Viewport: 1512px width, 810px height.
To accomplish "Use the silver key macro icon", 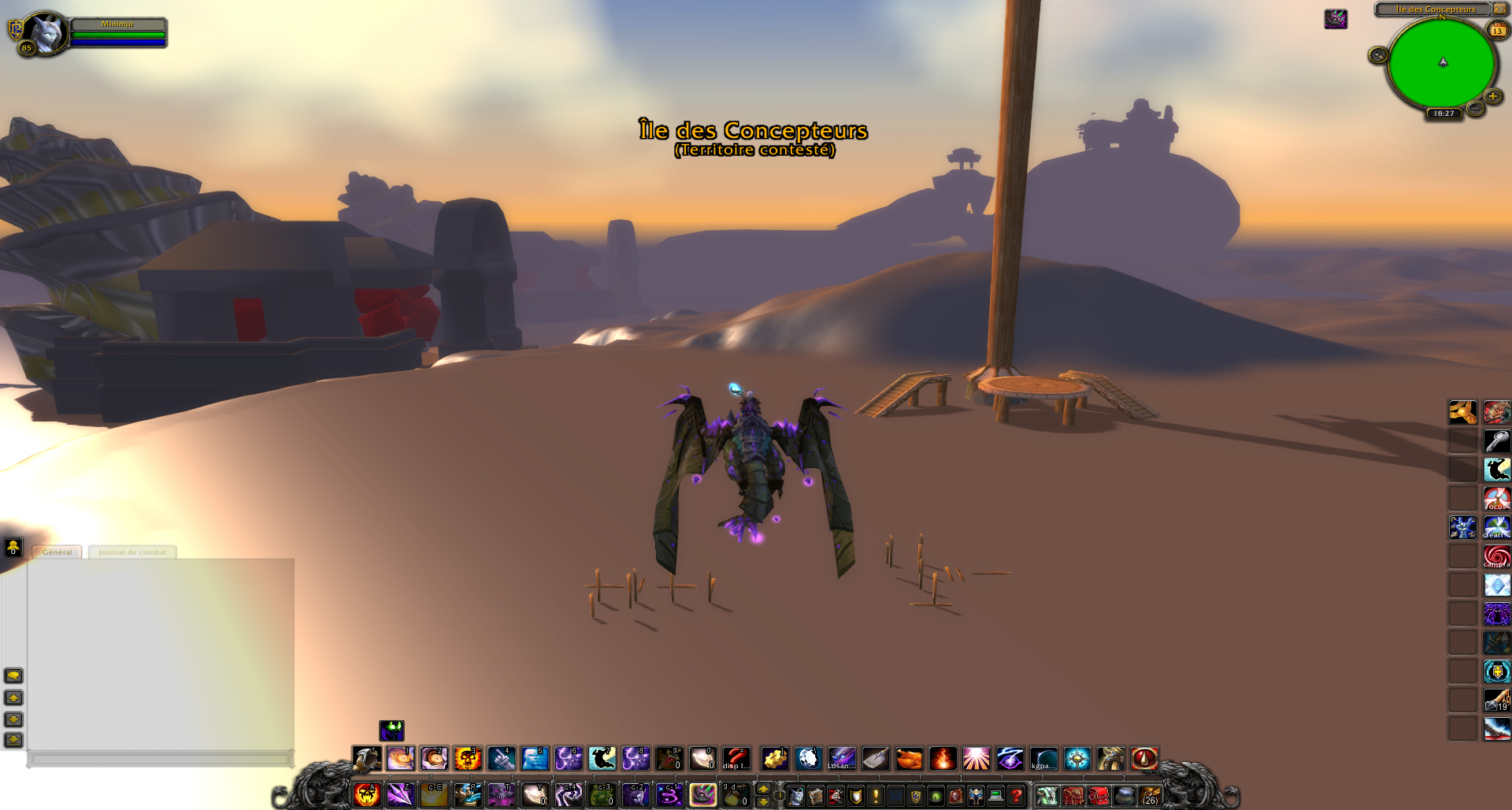I will click(x=1496, y=441).
